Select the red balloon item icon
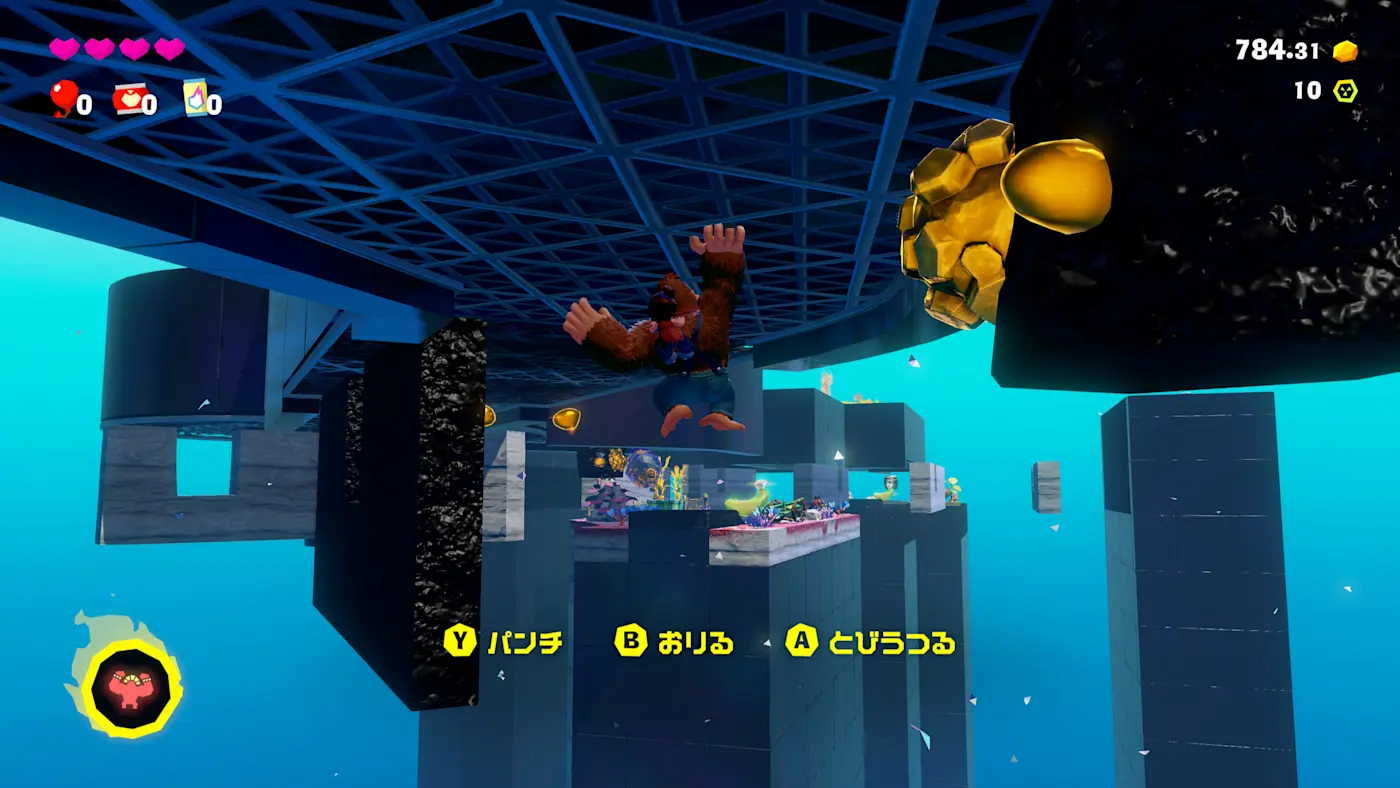 pos(64,98)
